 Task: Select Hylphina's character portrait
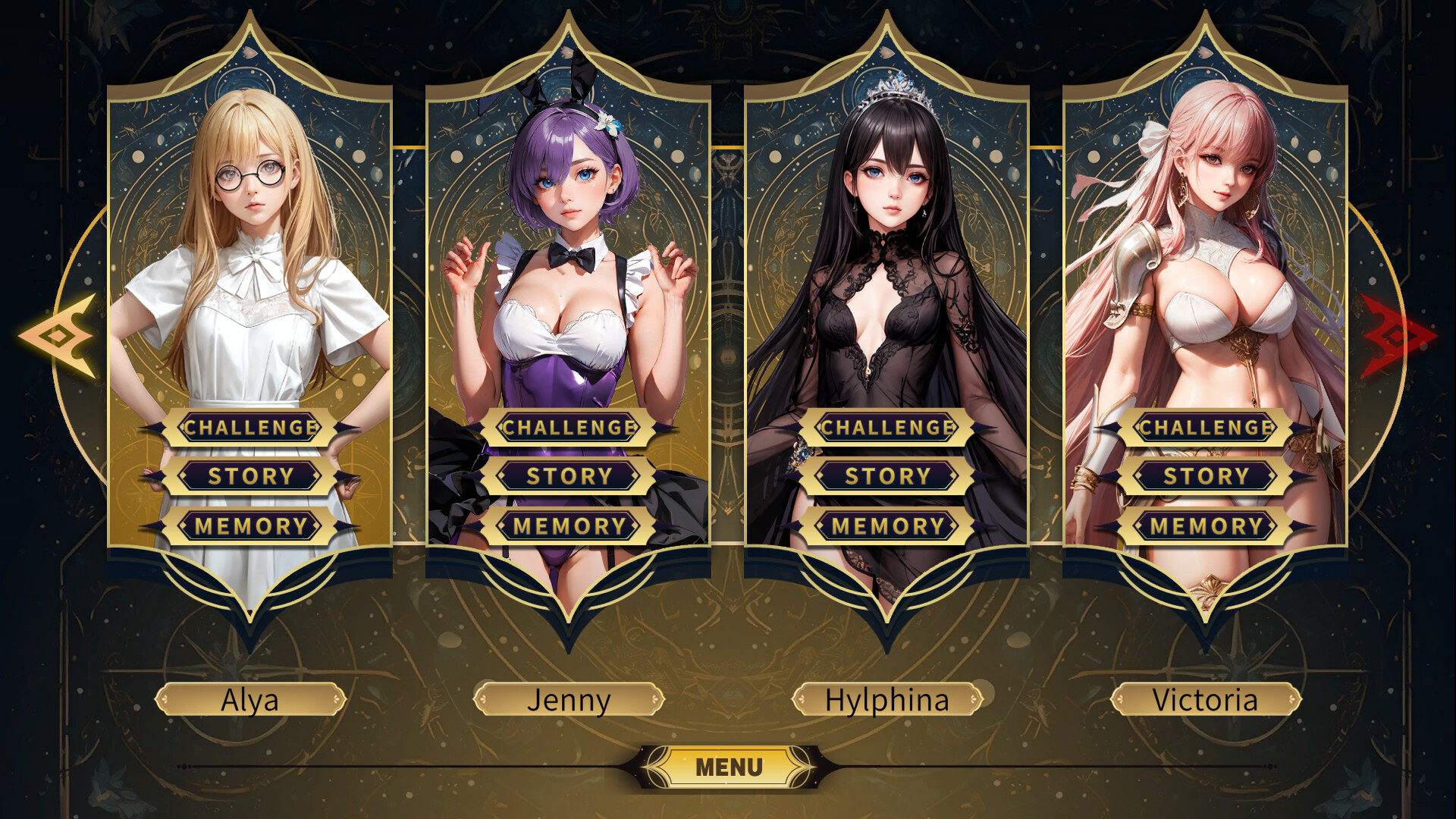[x=887, y=227]
